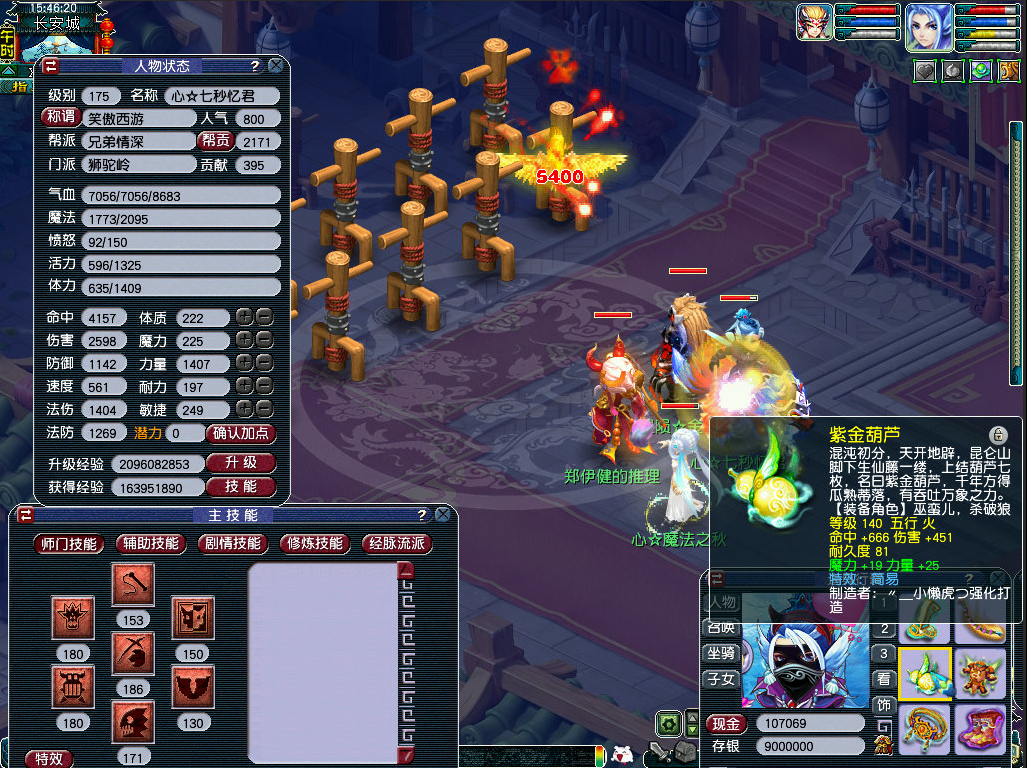Open the 称谓 title selector
1027x768 pixels.
(x=59, y=117)
